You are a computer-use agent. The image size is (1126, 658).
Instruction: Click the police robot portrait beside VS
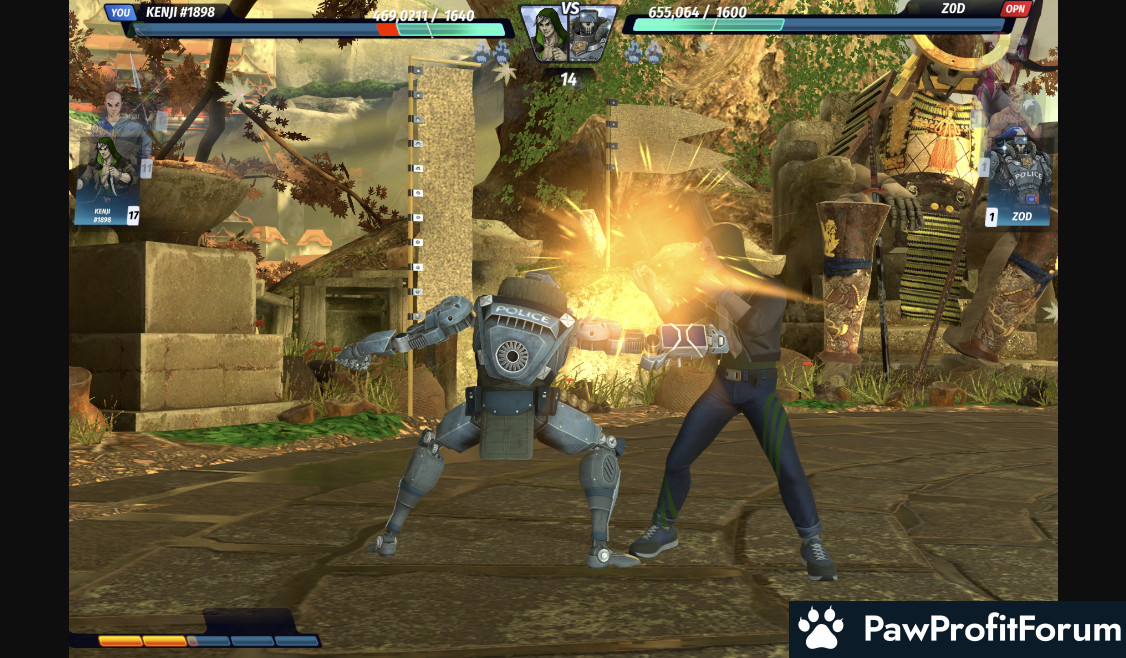click(593, 36)
